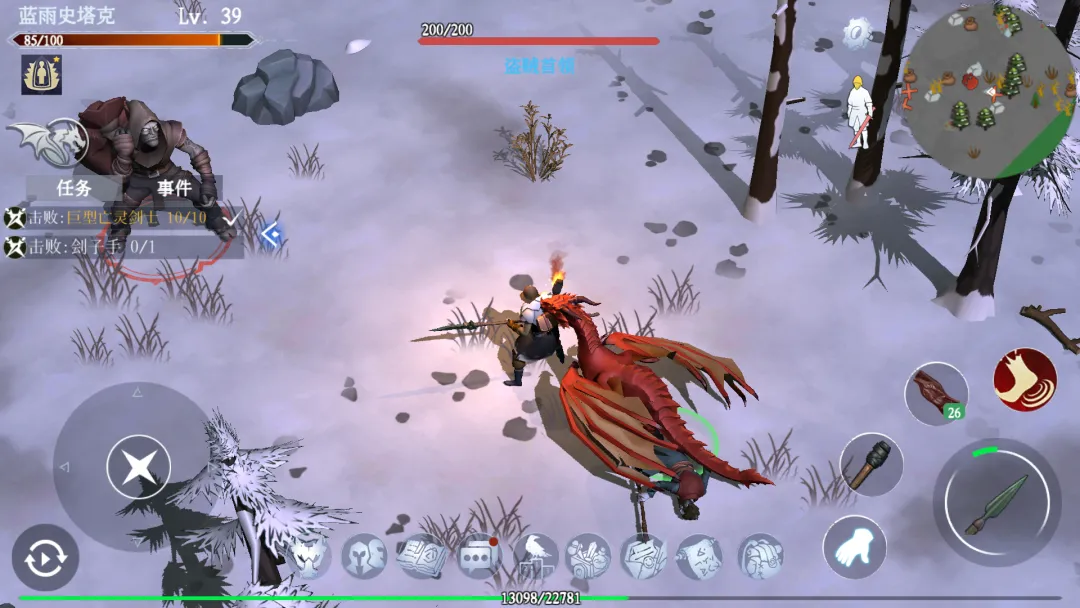1080x608 pixels.
Task: Activate the red foot sprint skill
Action: 1025,380
